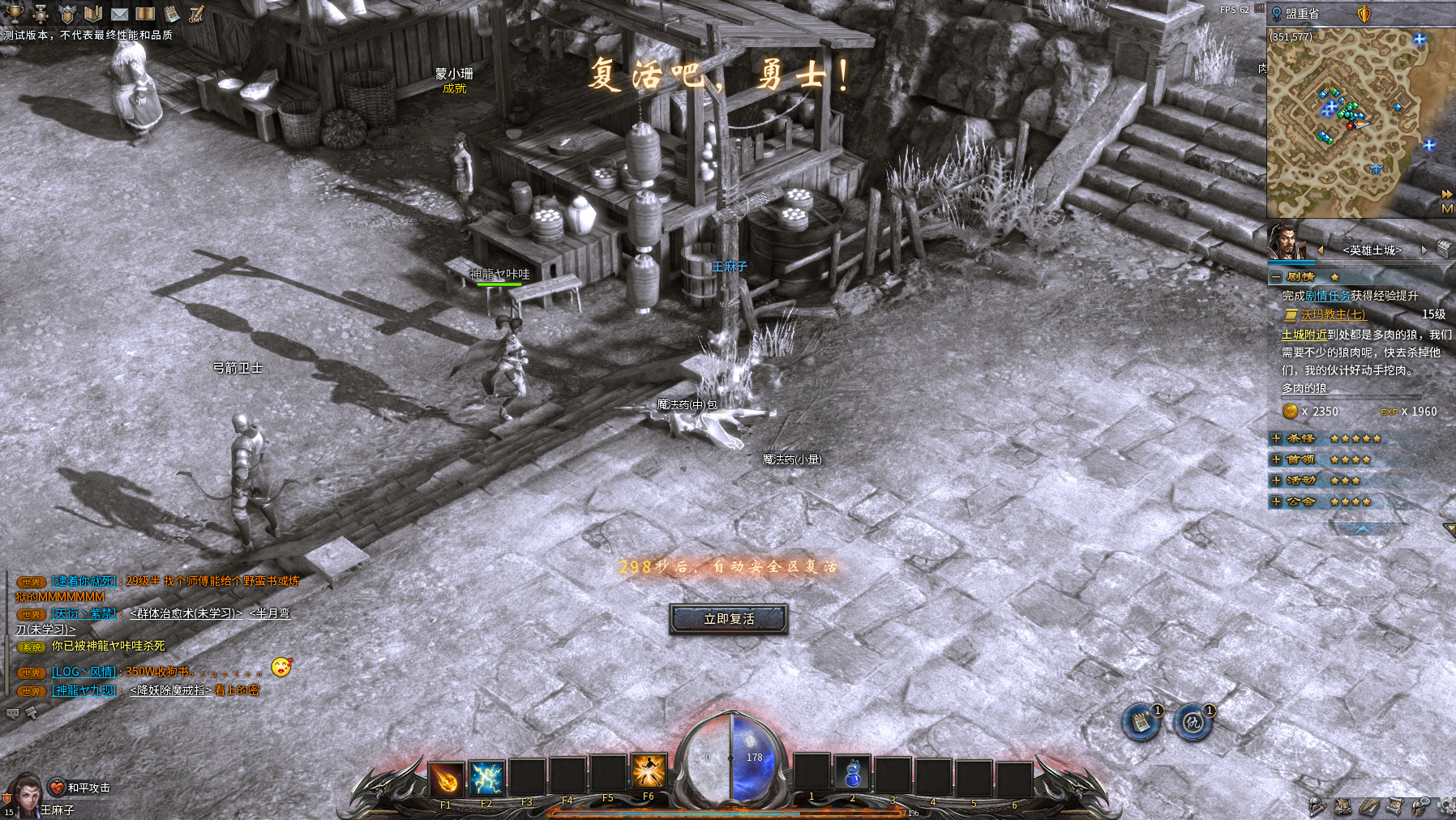
Task: Open the 仇 enemy notification button
Action: [x=1193, y=722]
